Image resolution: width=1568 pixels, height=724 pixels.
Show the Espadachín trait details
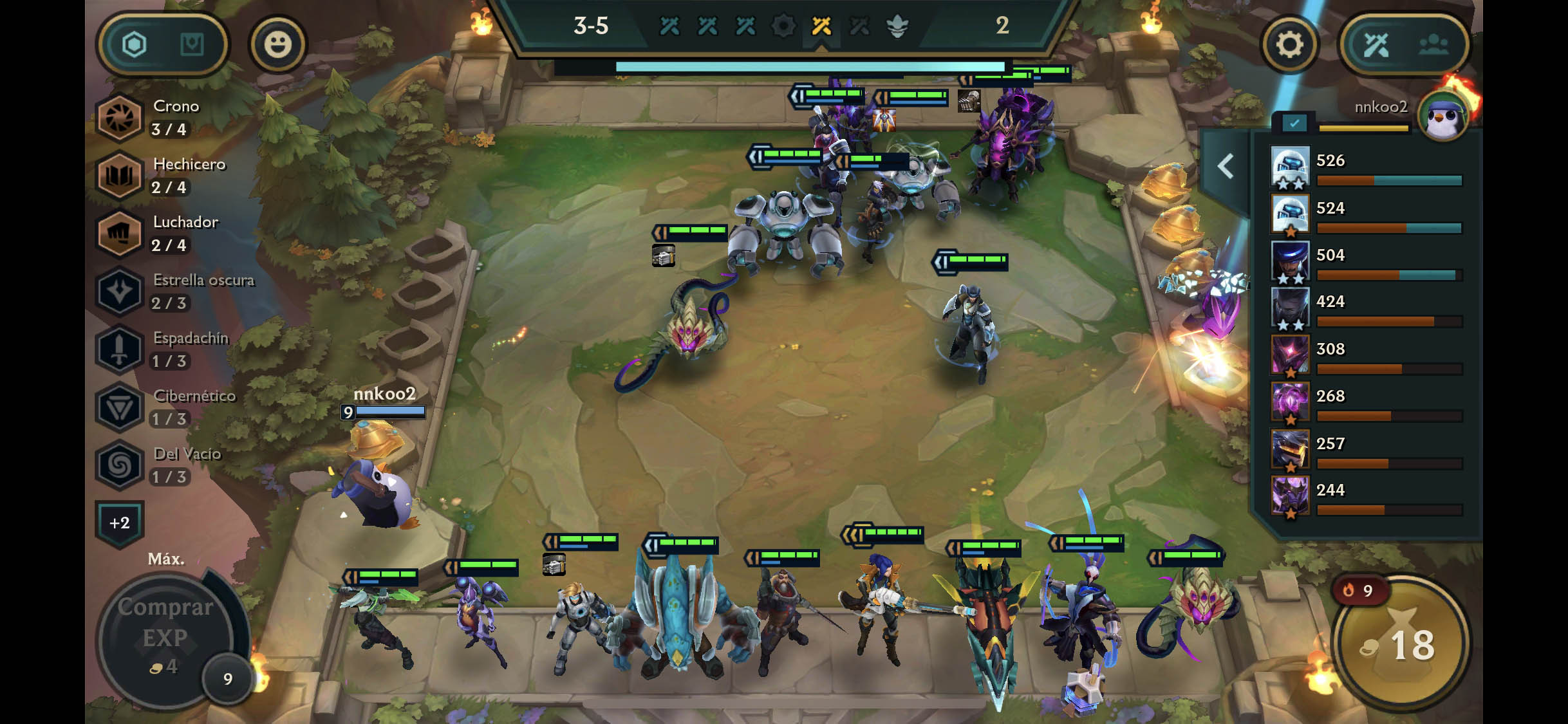[120, 349]
